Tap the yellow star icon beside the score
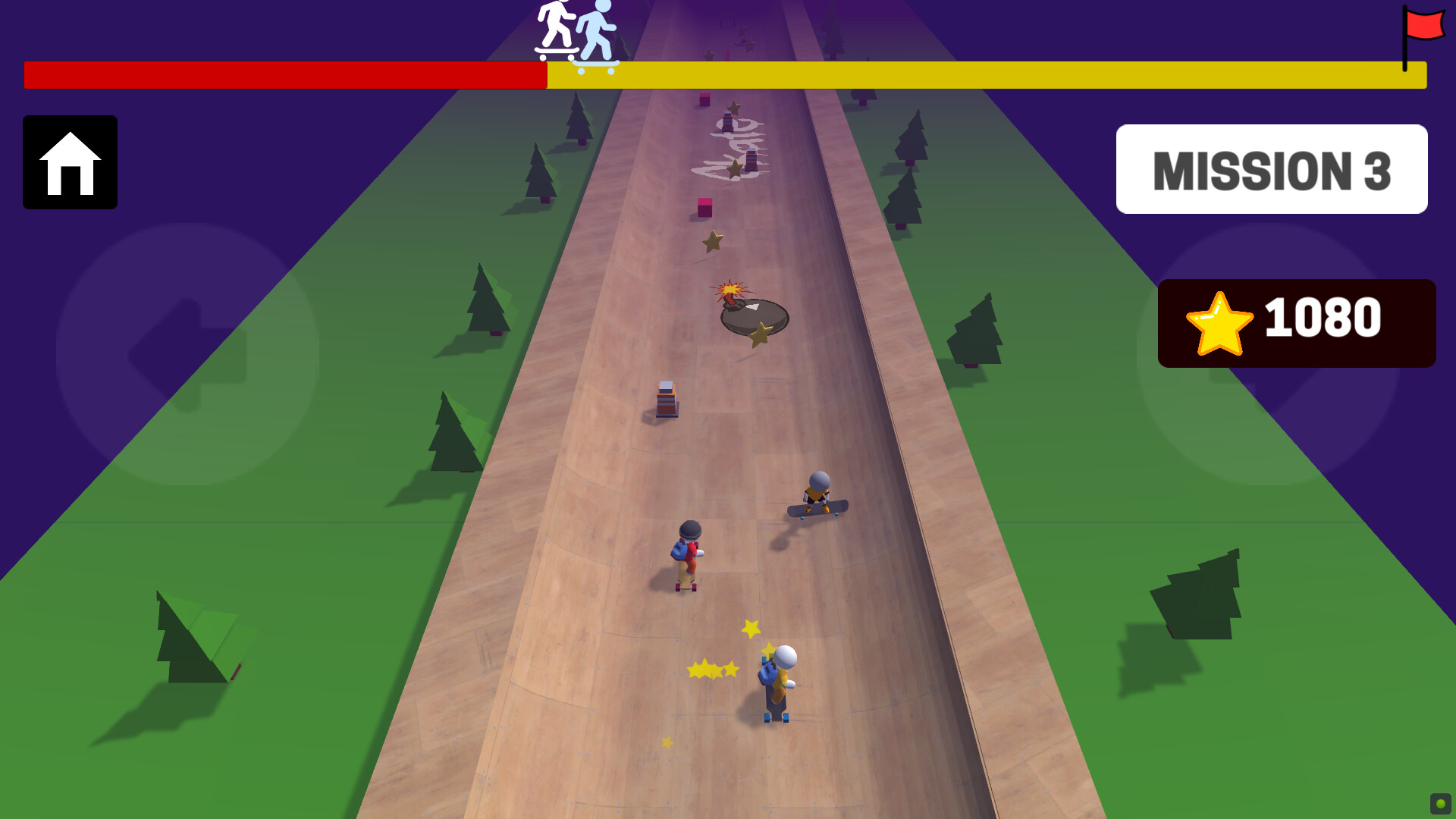 pyautogui.click(x=1219, y=322)
